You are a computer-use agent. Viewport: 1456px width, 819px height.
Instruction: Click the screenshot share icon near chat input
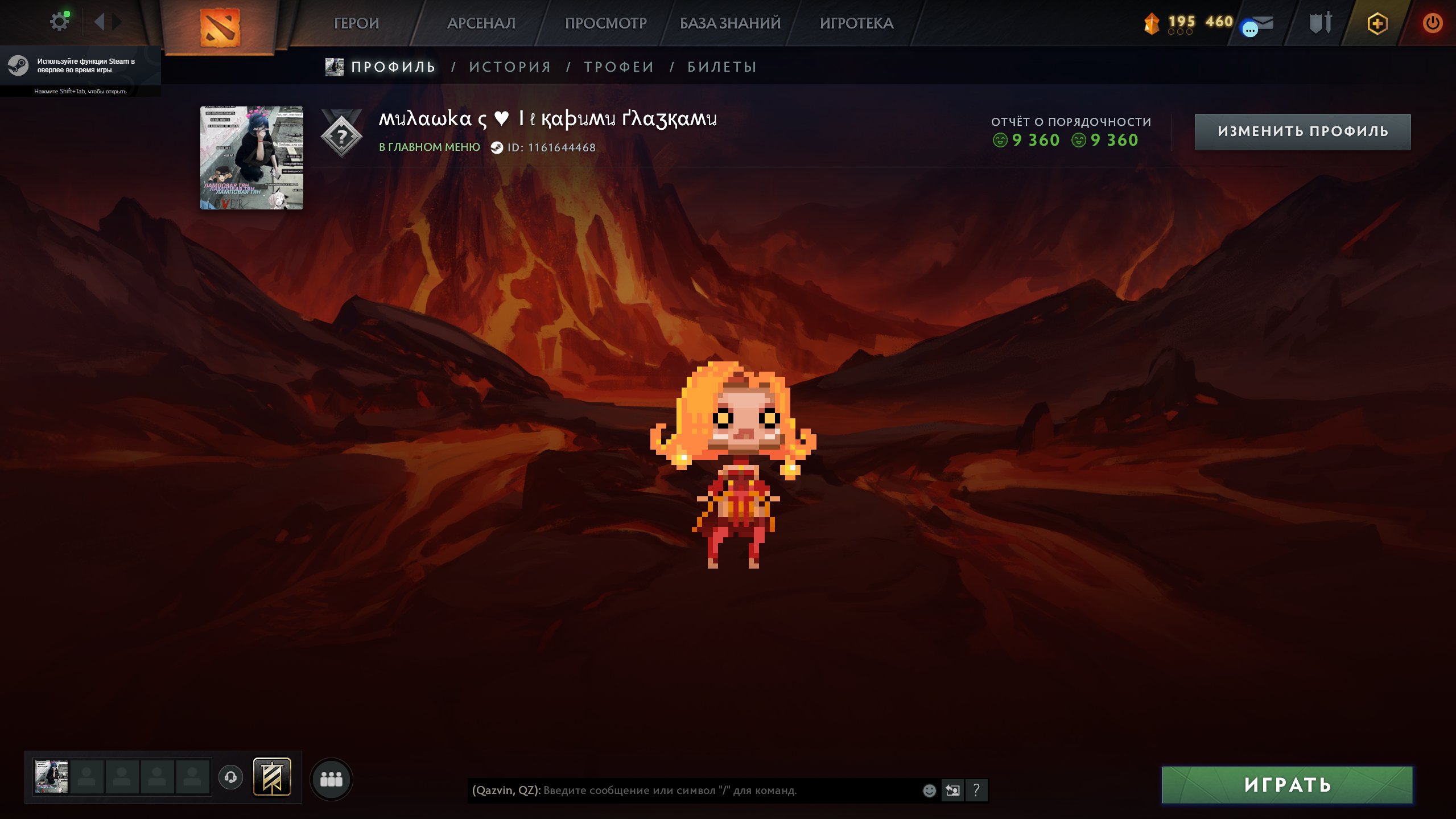point(954,789)
